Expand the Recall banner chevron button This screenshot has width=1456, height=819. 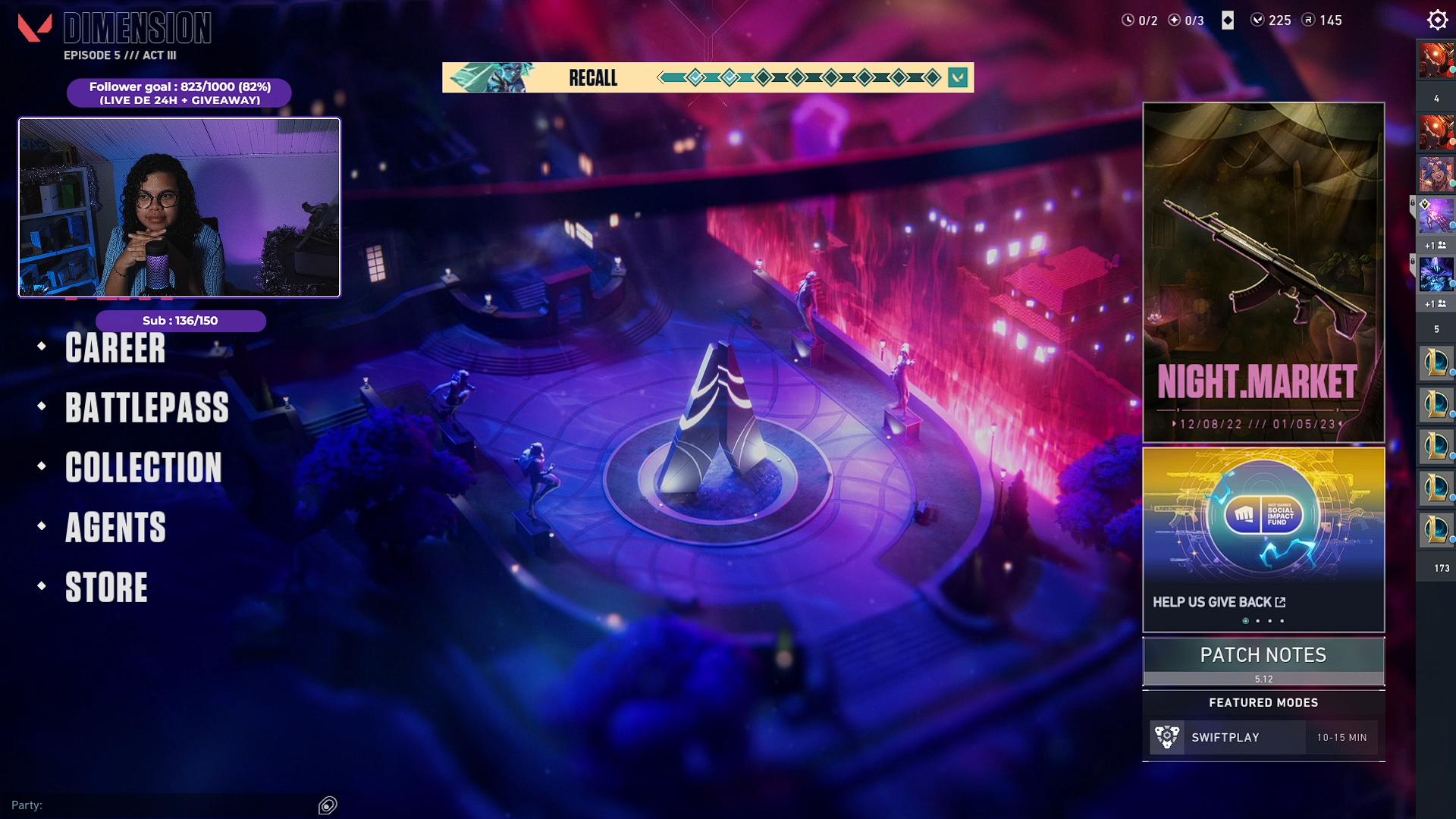click(x=958, y=77)
